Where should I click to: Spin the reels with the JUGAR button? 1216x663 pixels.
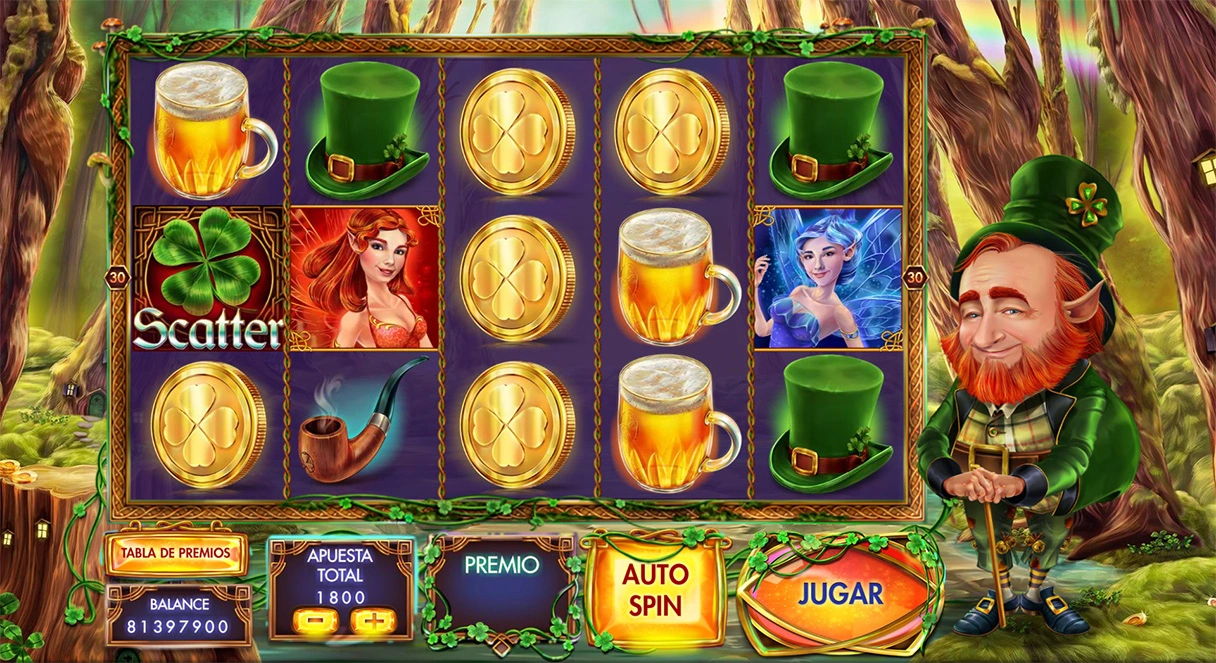(x=840, y=594)
